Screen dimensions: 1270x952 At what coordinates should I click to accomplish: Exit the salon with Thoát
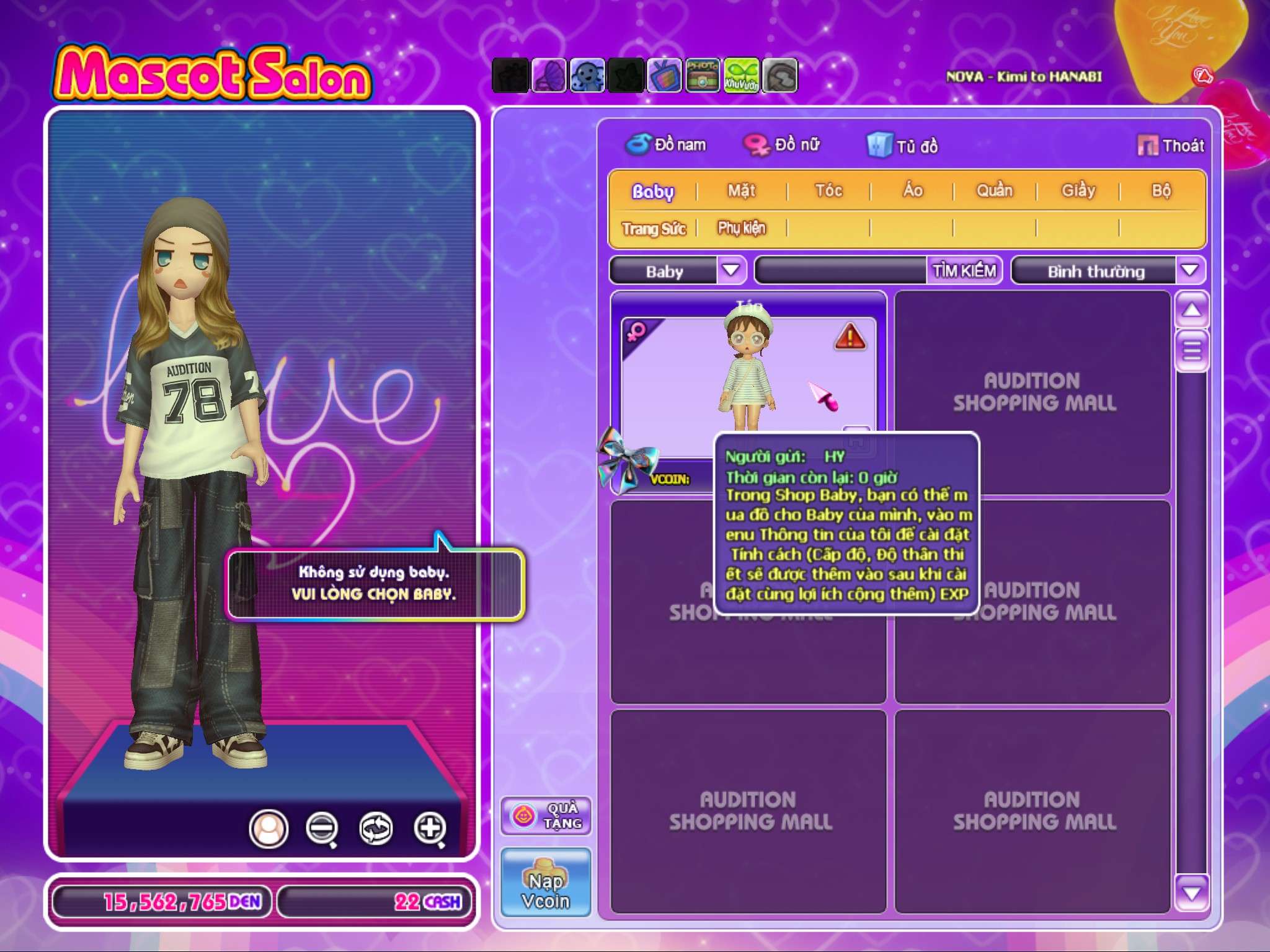[1171, 146]
